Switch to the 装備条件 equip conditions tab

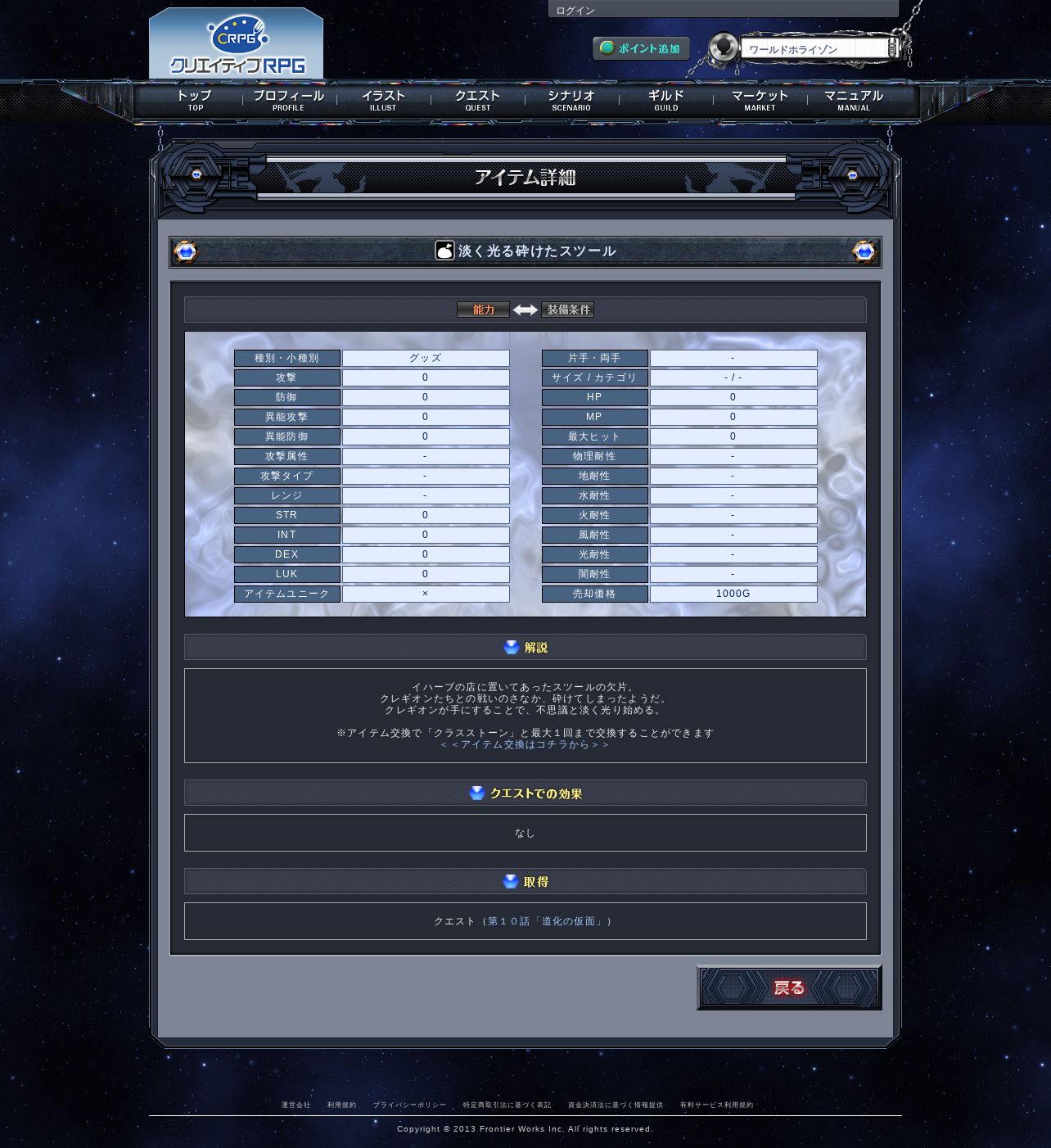pyautogui.click(x=568, y=310)
